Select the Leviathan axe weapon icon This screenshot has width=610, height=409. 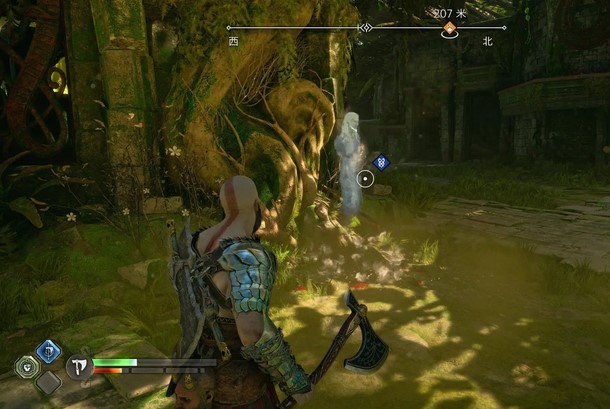[79, 366]
